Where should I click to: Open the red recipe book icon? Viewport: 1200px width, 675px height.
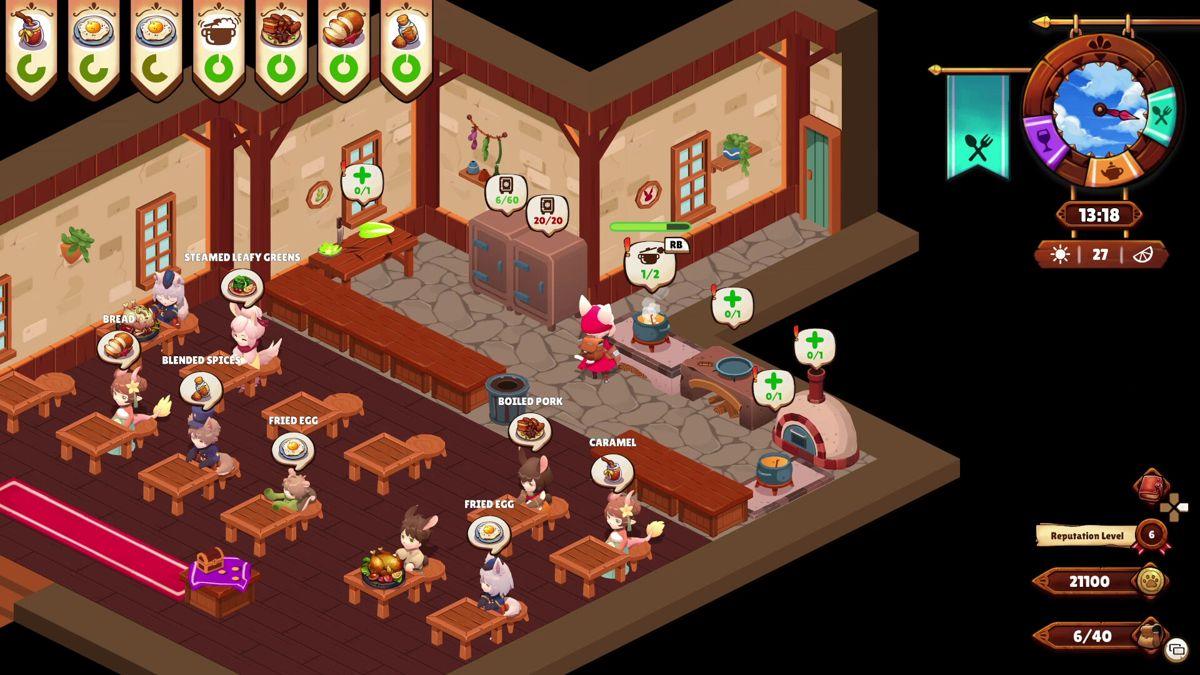1151,488
